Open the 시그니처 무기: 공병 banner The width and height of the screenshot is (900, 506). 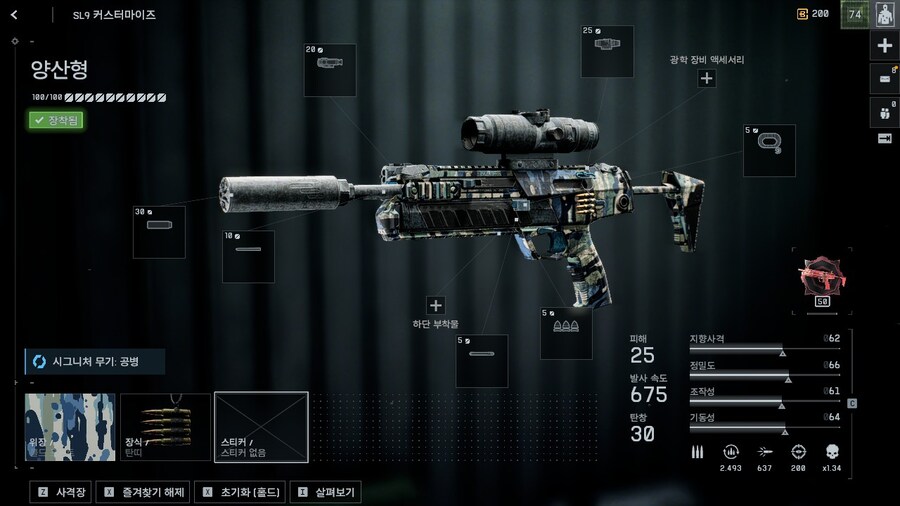pos(95,361)
